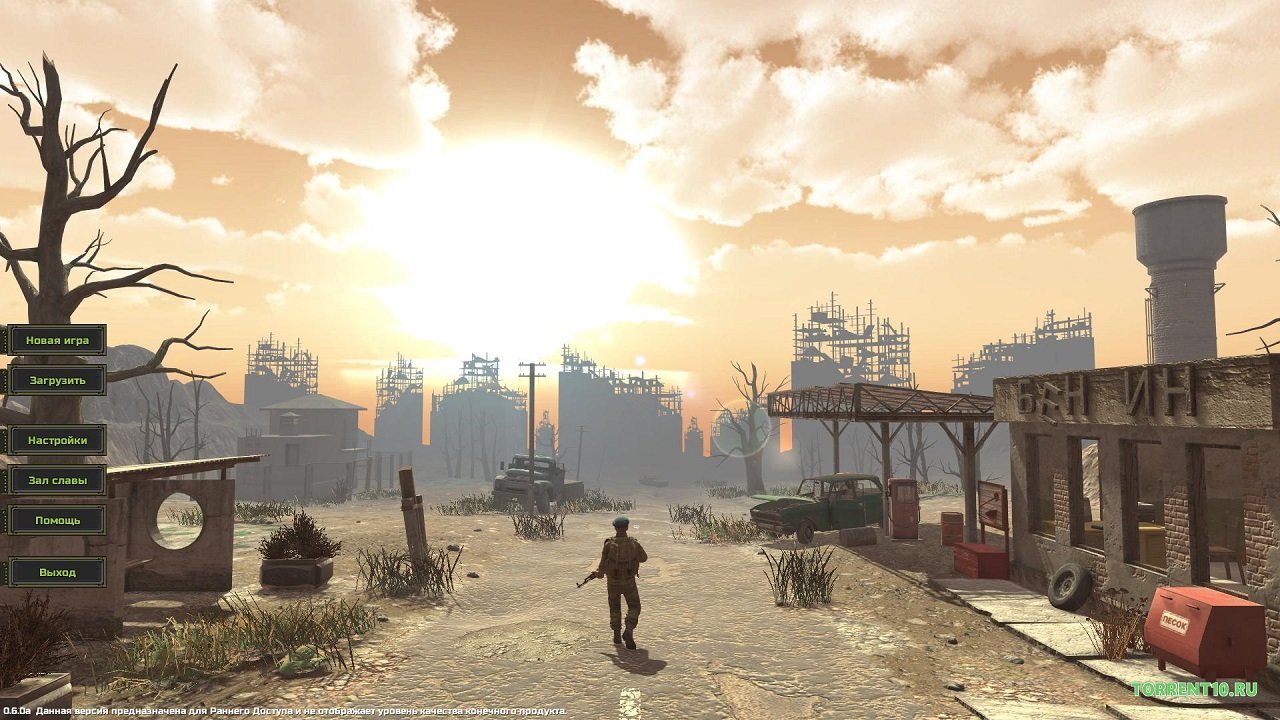
Task: Start a new game via Новая игра
Action: (x=55, y=339)
